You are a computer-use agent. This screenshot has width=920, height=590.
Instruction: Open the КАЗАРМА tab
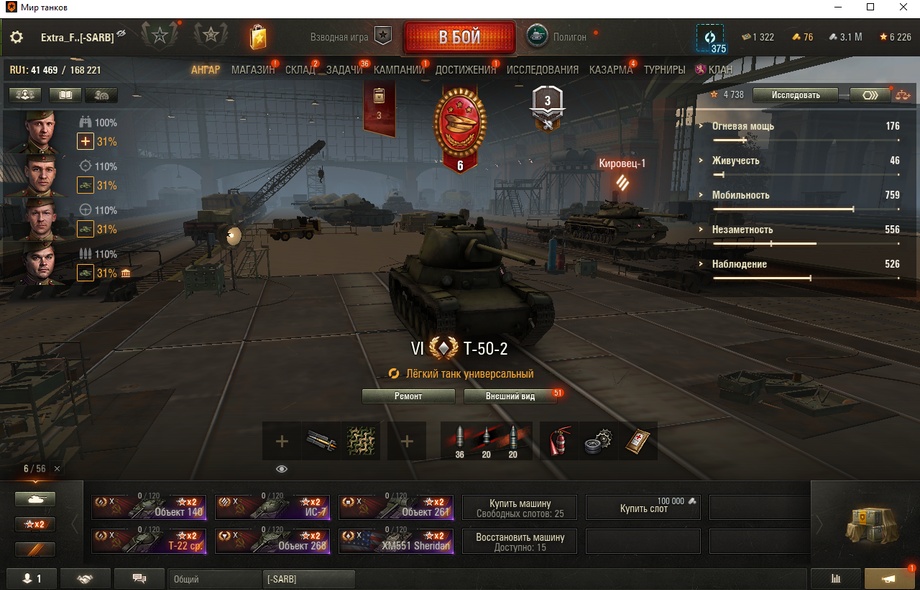(x=611, y=70)
